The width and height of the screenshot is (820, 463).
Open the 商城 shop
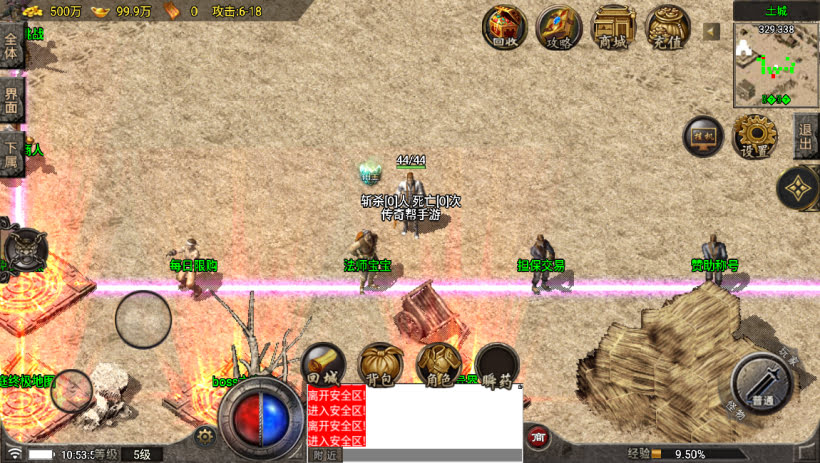point(613,27)
